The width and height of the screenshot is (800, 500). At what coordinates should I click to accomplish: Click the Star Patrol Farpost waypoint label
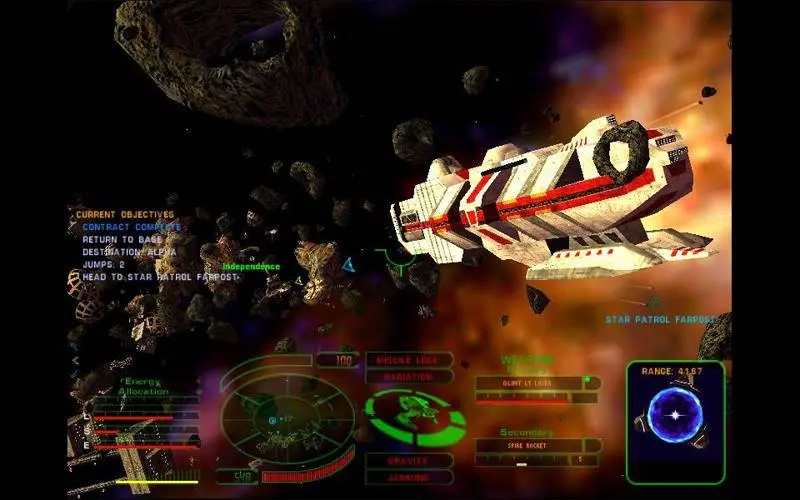tap(659, 320)
